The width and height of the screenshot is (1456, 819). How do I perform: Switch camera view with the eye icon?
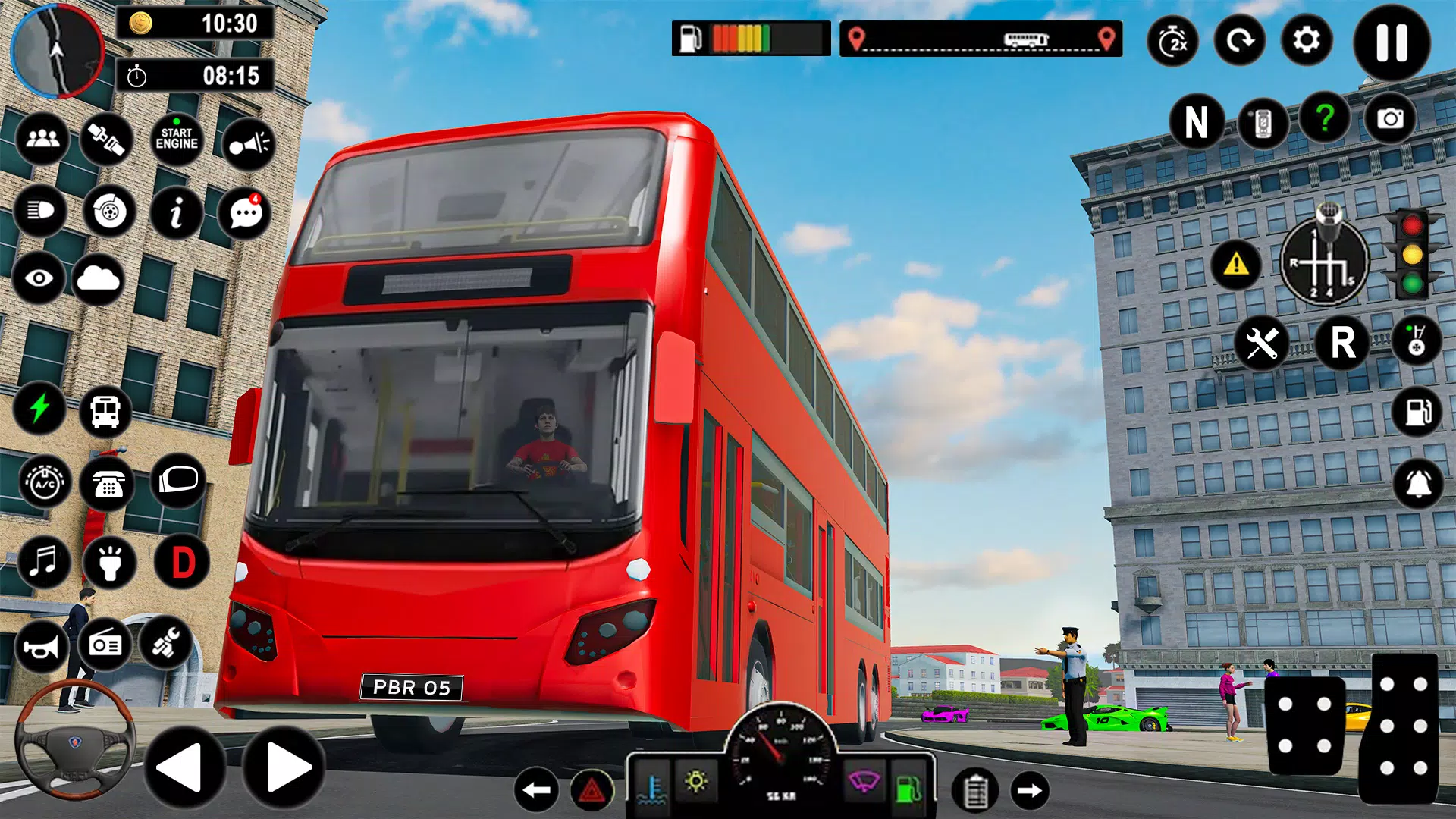coord(39,278)
